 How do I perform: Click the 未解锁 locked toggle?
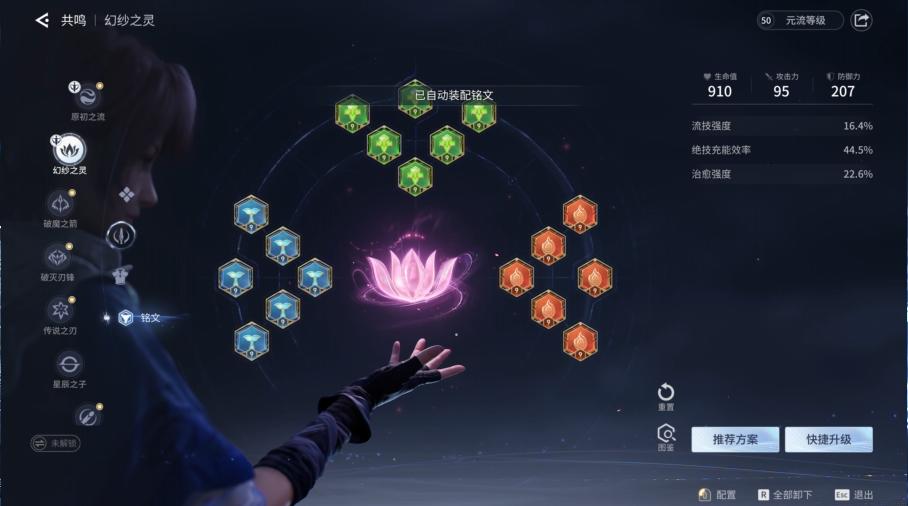point(55,442)
